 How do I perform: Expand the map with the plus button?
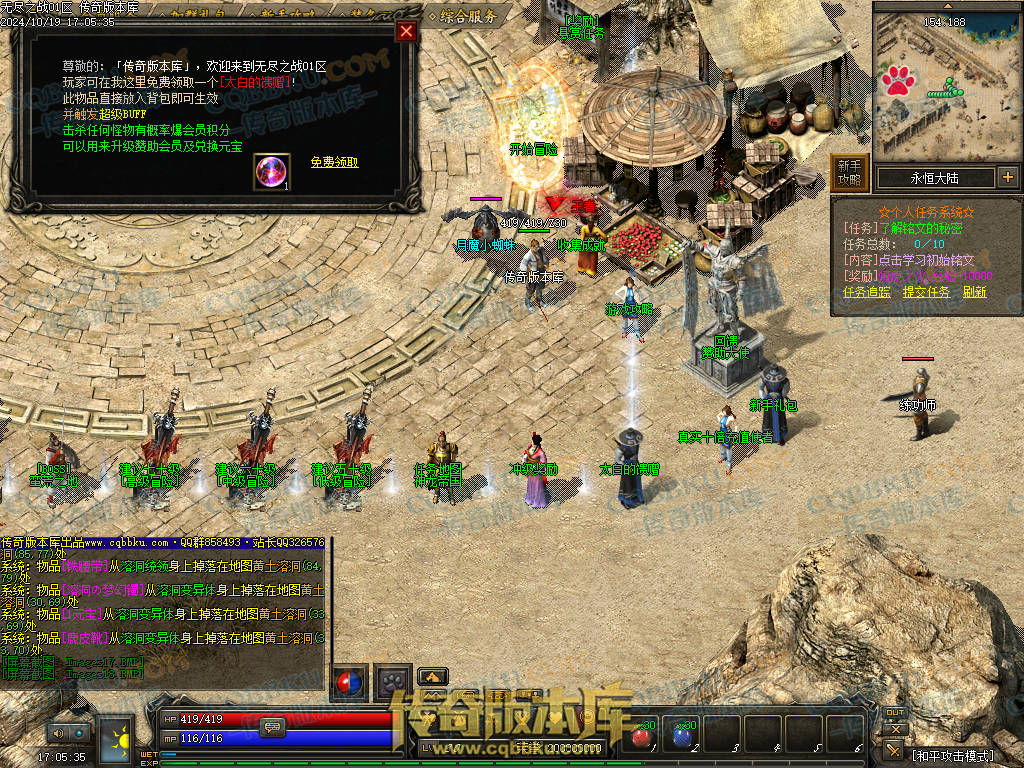tap(1007, 178)
